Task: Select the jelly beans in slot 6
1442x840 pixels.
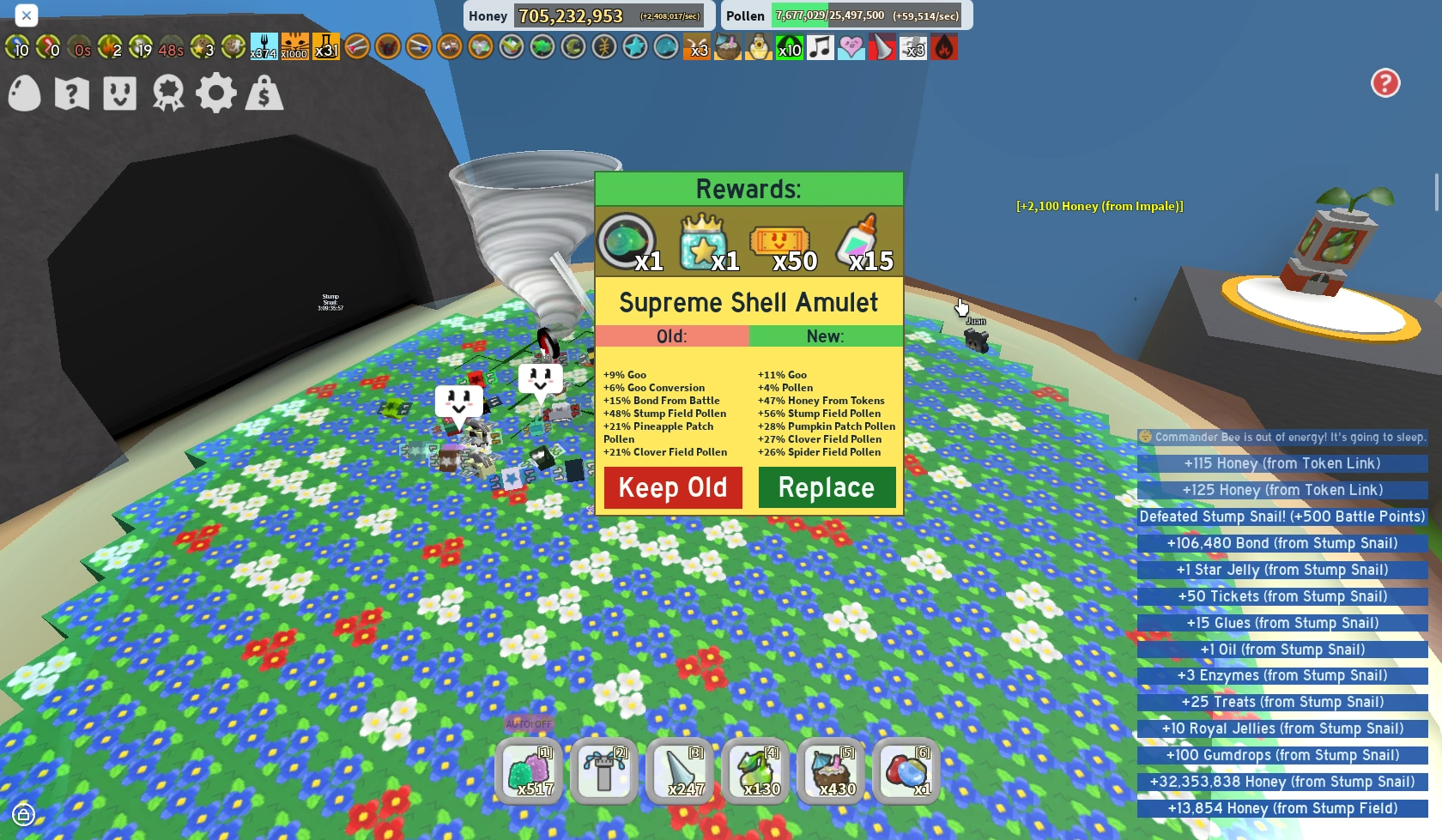Action: pos(906,771)
